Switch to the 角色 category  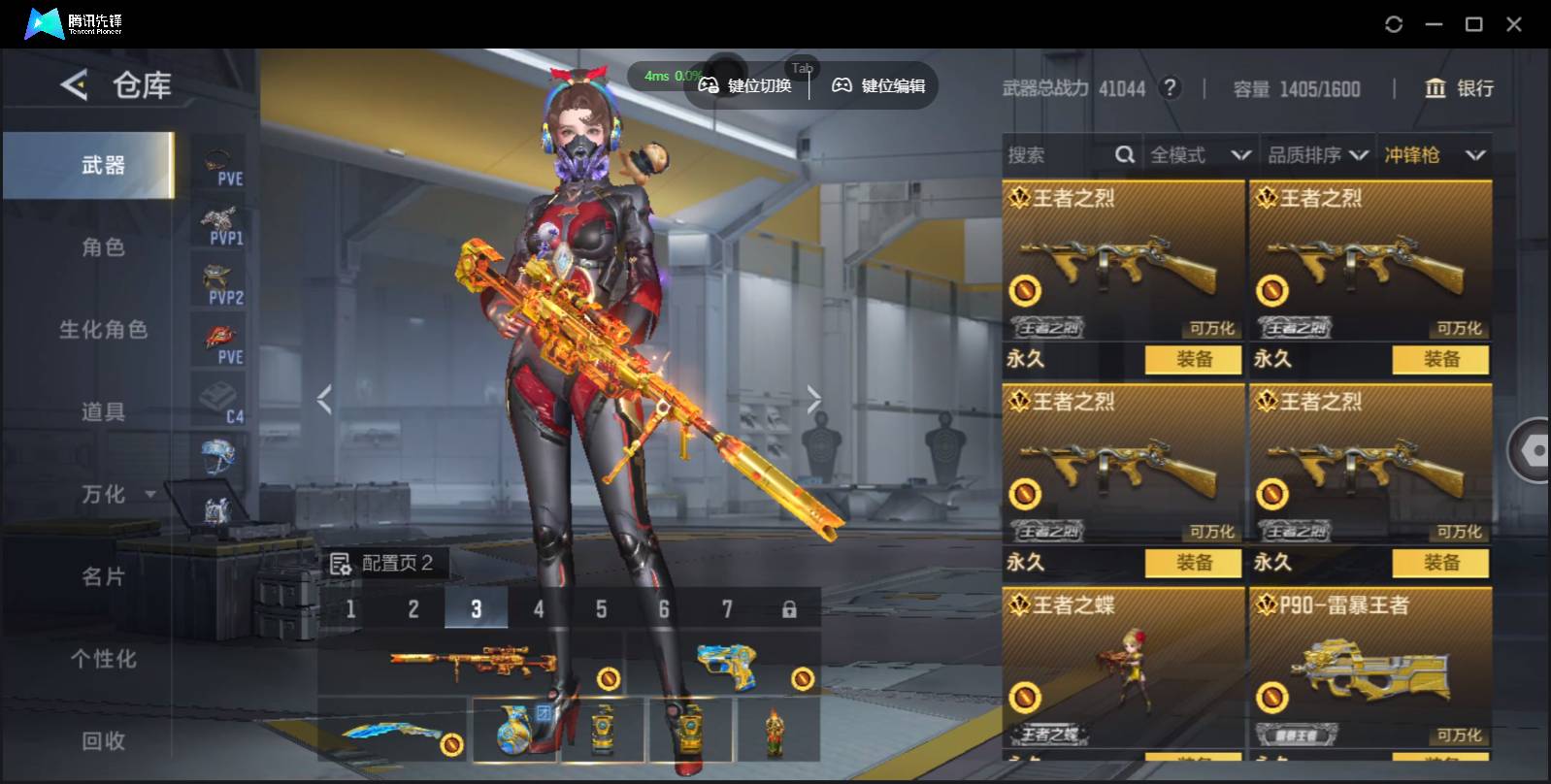click(x=102, y=247)
